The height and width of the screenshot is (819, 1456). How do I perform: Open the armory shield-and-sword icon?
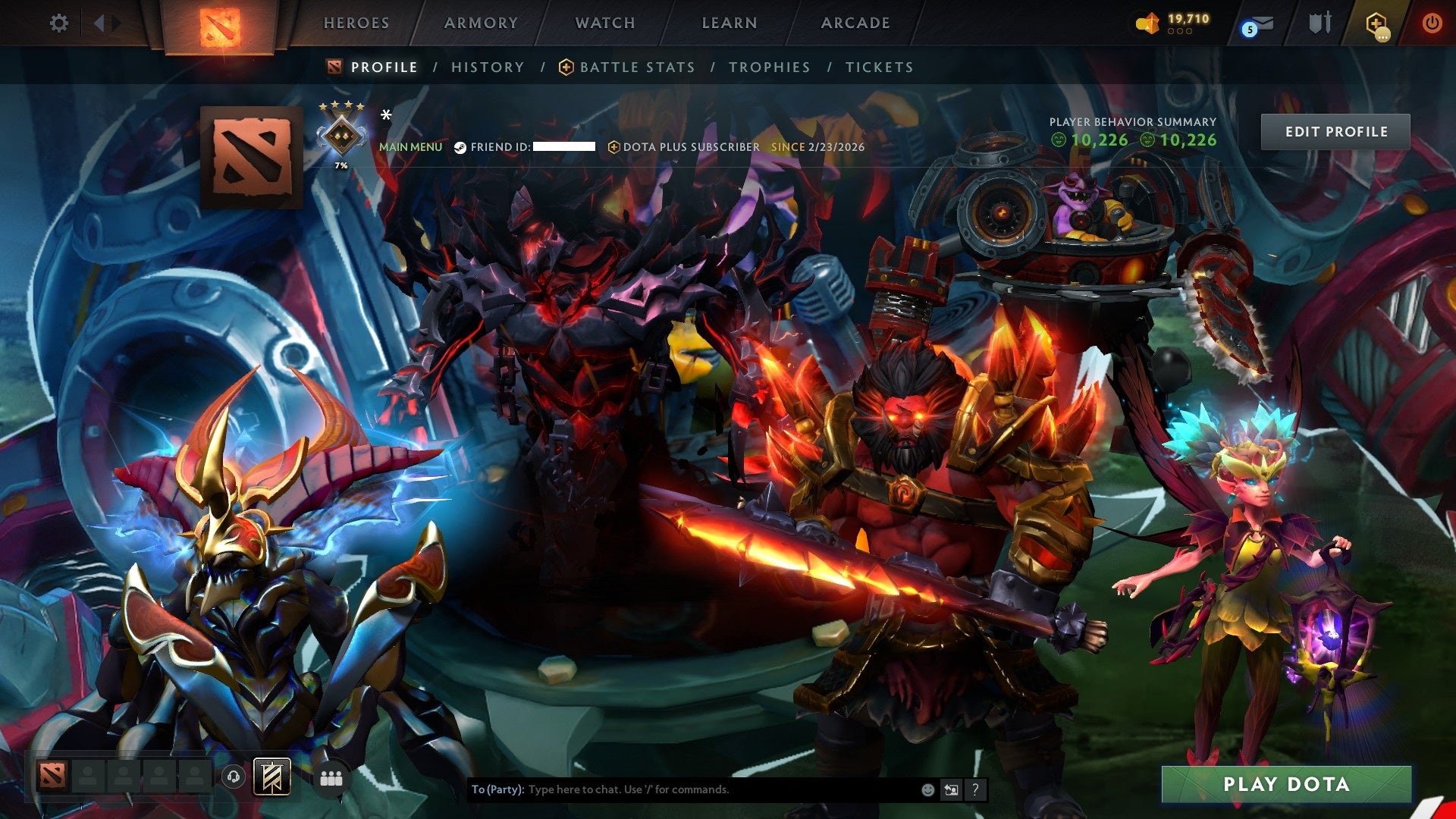click(1319, 23)
